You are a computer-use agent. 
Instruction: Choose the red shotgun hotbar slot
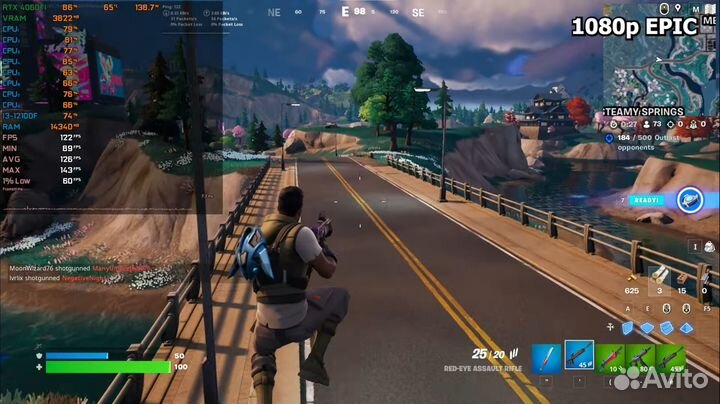point(610,359)
